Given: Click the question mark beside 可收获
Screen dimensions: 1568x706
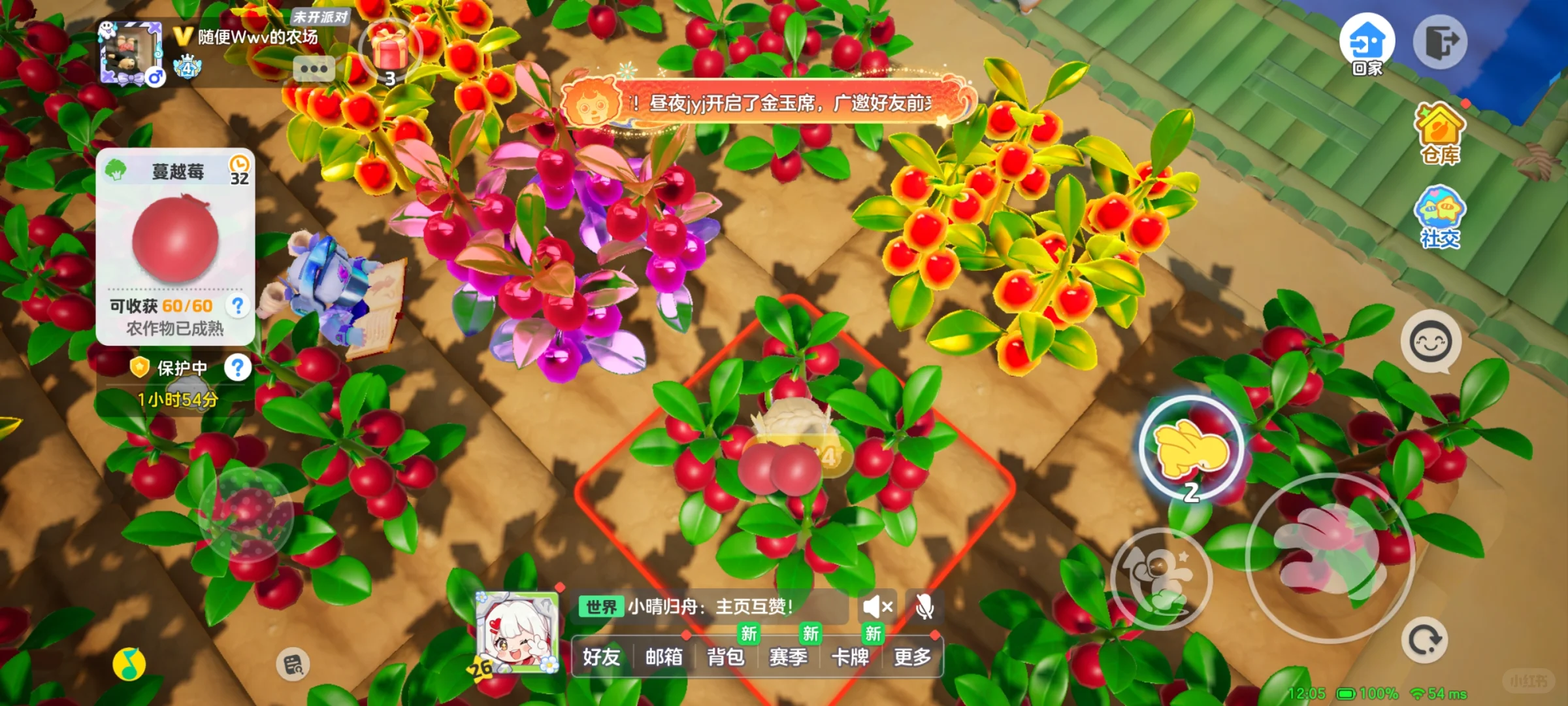Looking at the screenshot, I should [238, 305].
